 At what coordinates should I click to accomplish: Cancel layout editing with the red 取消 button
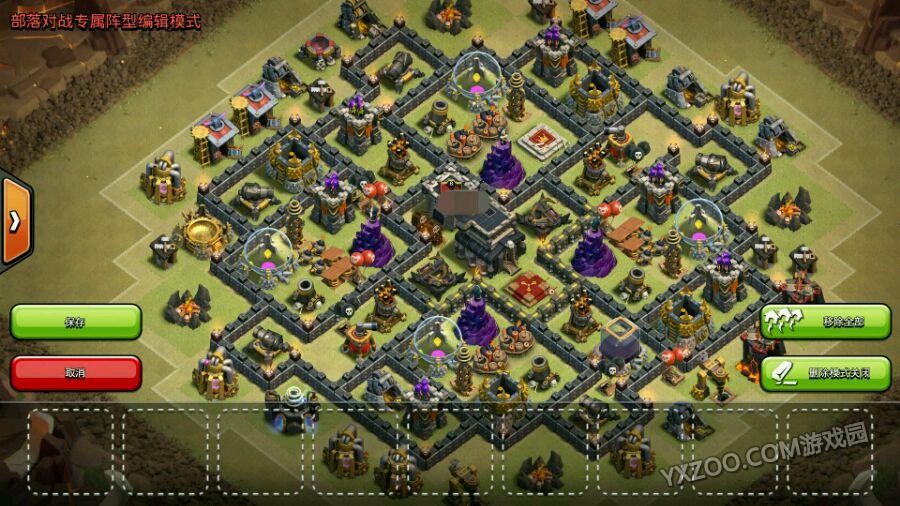[75, 373]
